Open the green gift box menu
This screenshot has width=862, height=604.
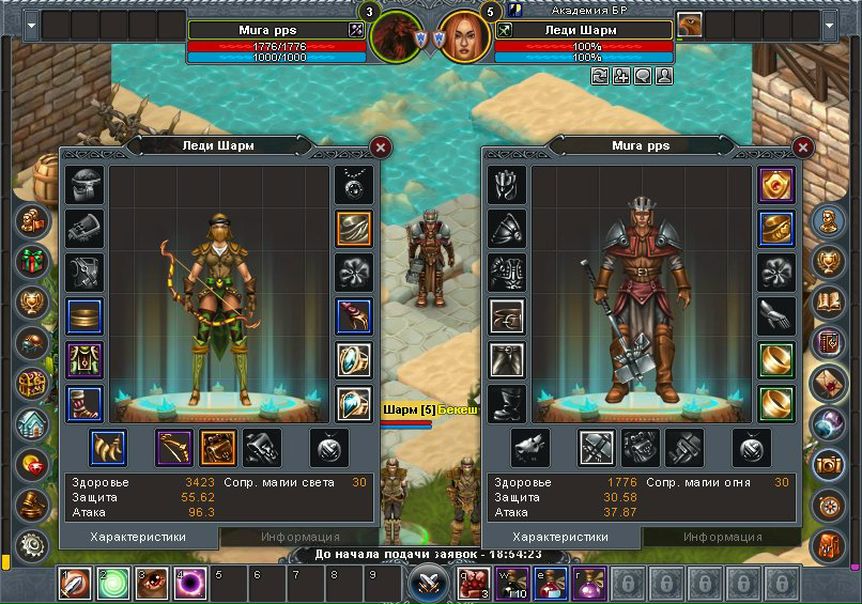coord(33,259)
